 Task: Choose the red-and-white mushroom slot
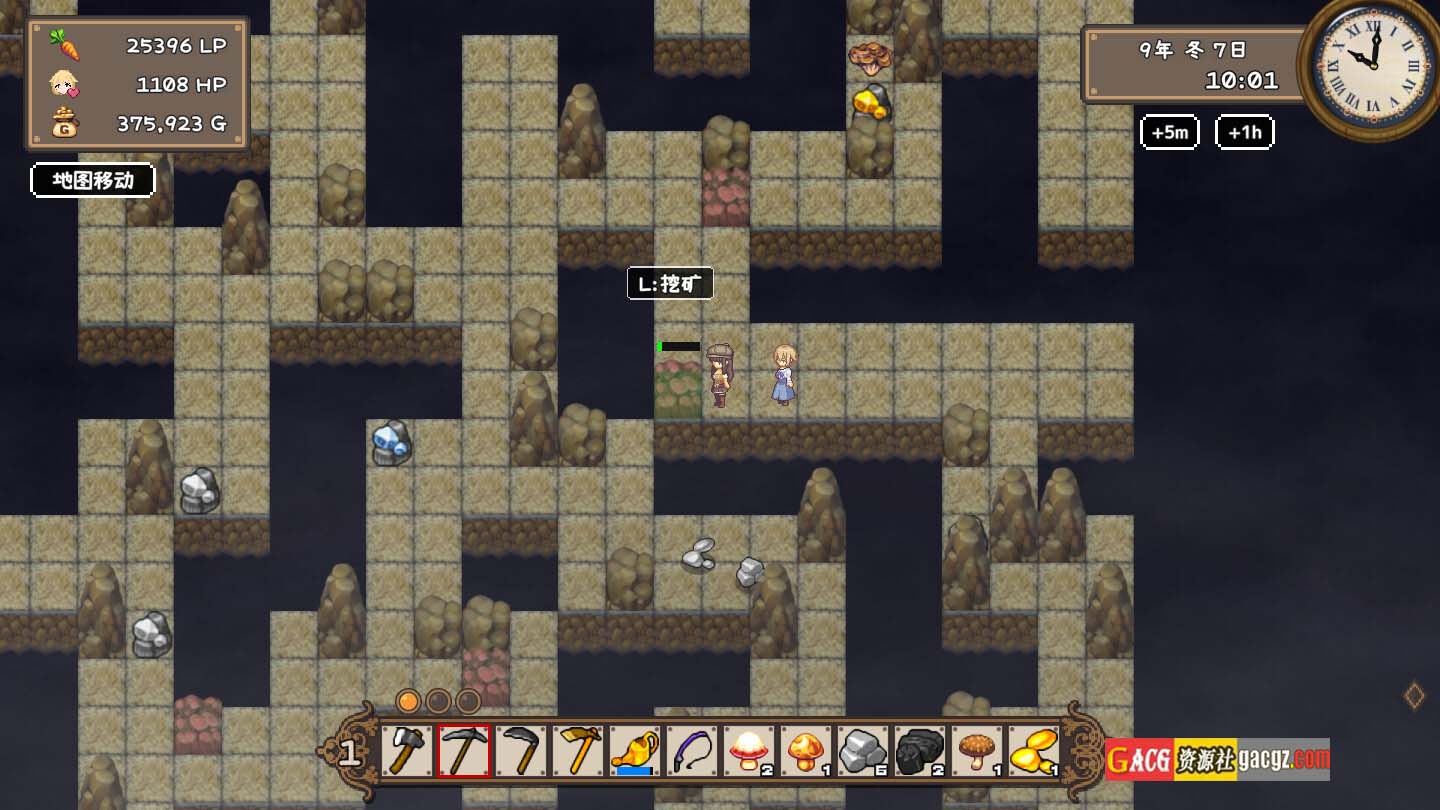click(x=749, y=751)
